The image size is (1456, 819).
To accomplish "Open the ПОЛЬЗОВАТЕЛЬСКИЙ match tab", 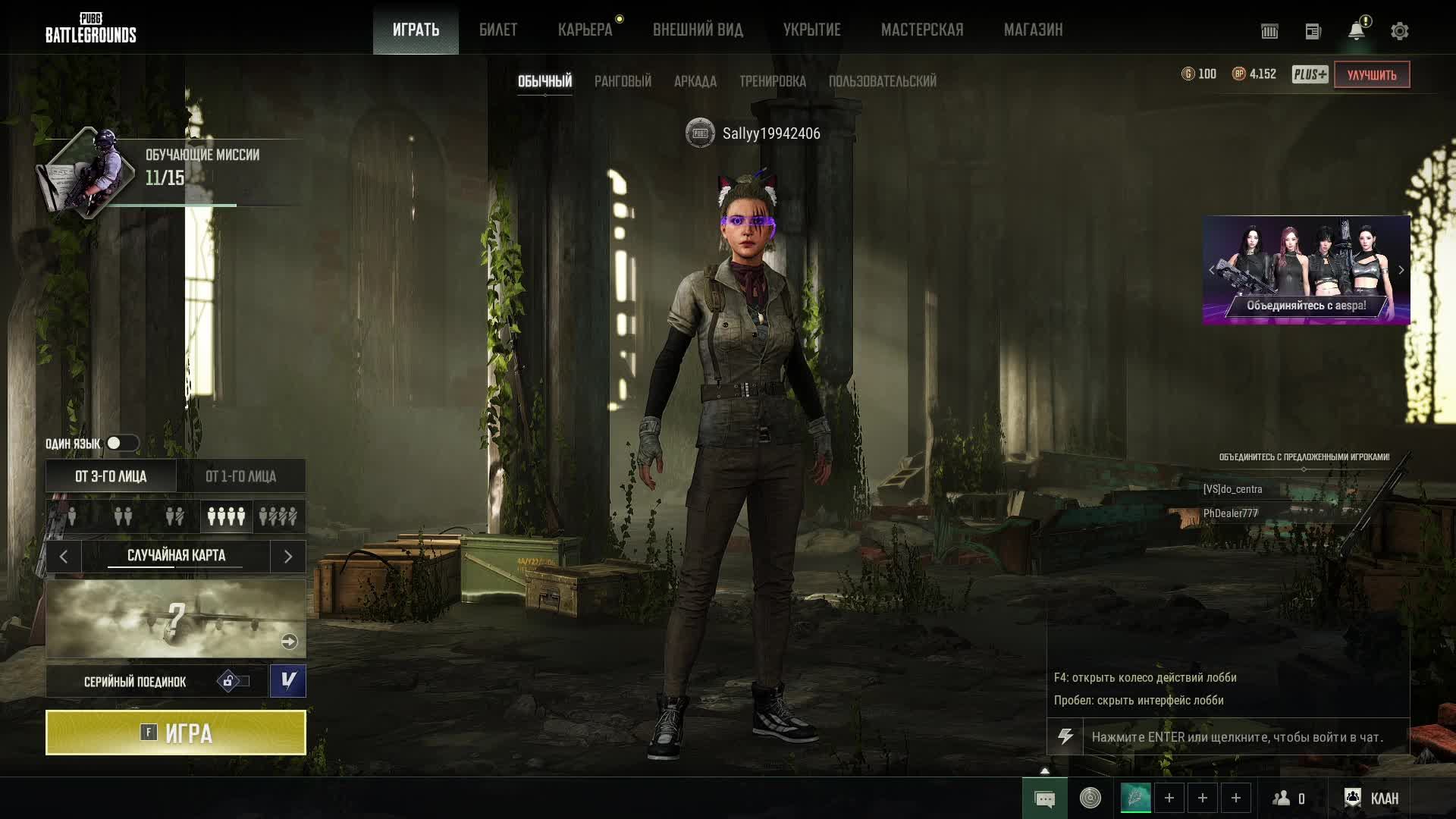I will pos(882,81).
